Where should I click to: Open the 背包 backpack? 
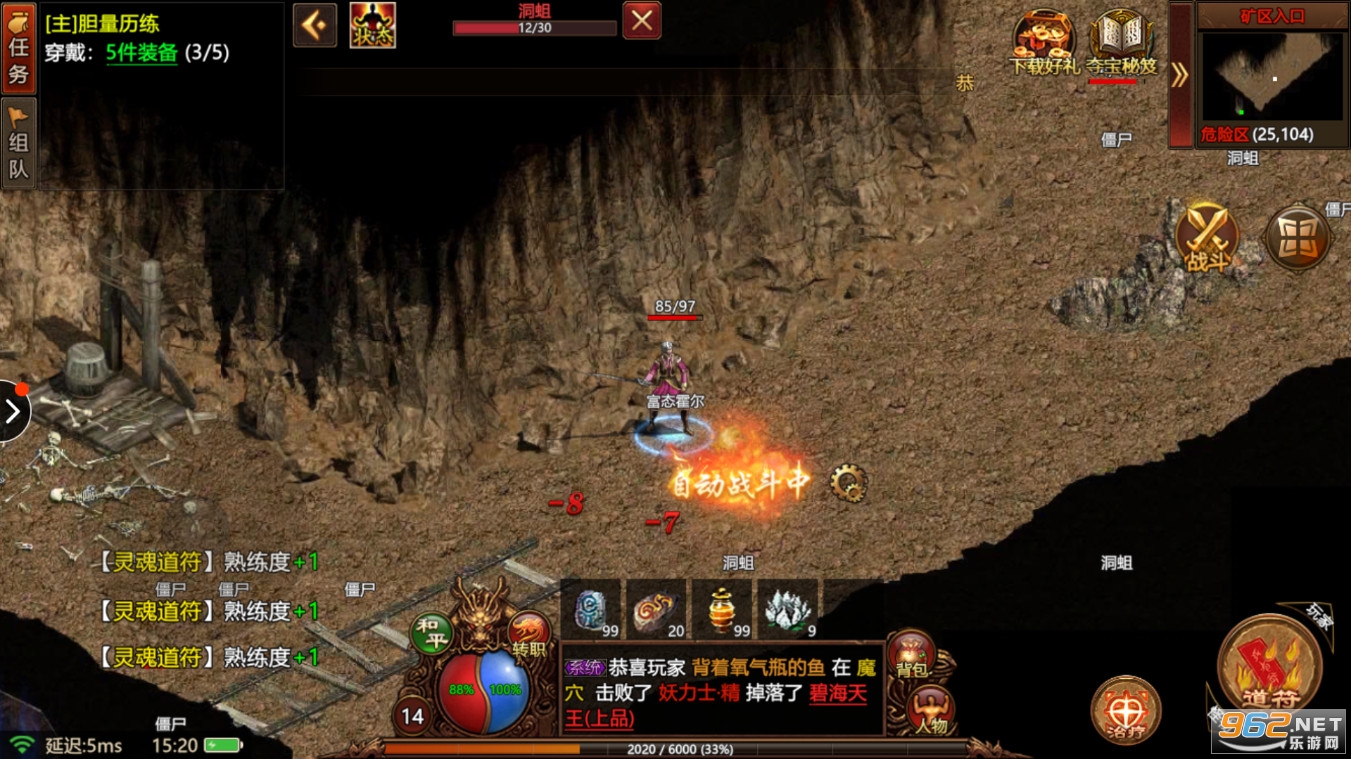pyautogui.click(x=911, y=654)
